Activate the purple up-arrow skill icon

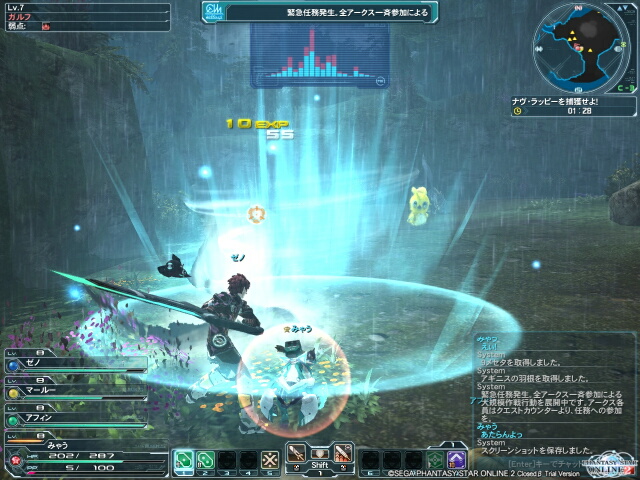click(x=456, y=461)
